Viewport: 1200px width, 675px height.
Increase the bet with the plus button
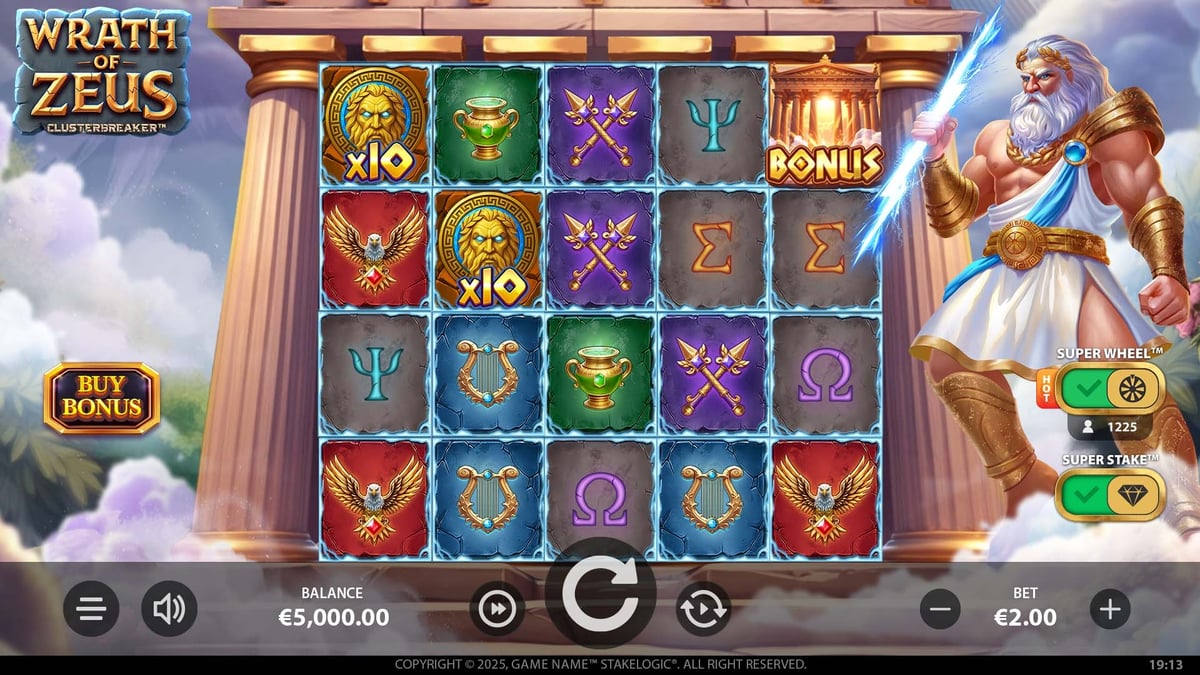(x=1110, y=609)
